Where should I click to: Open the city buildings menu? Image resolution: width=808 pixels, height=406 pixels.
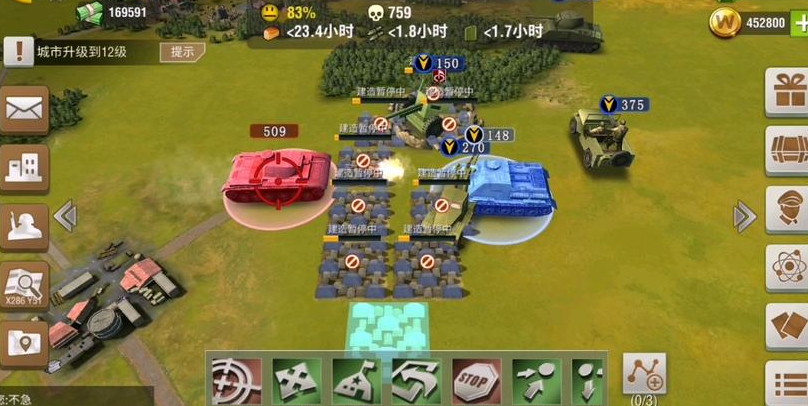pyautogui.click(x=24, y=167)
